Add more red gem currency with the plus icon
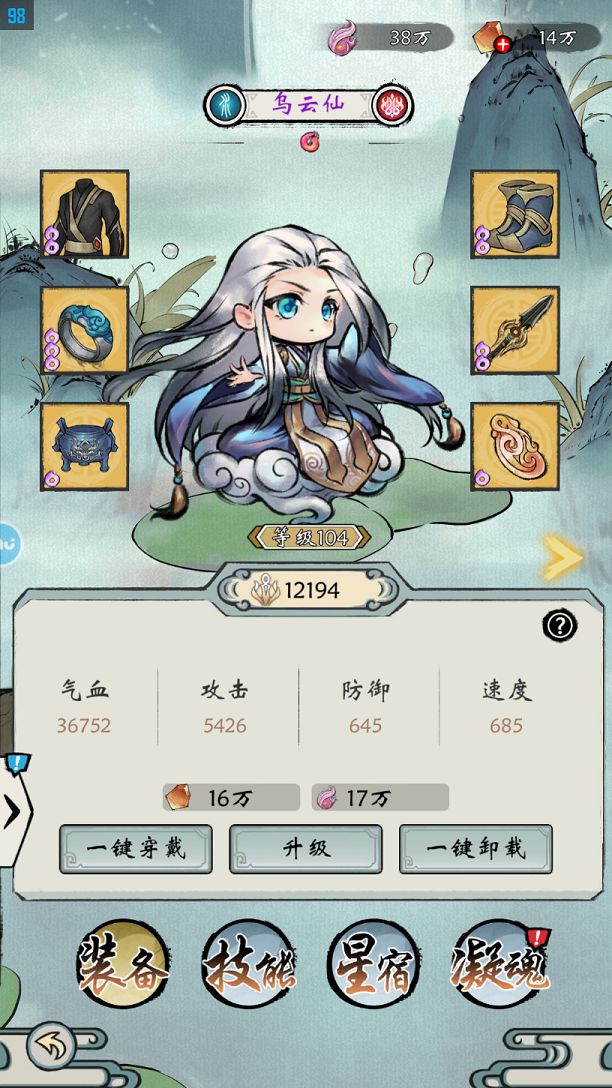612x1088 pixels. 502,43
